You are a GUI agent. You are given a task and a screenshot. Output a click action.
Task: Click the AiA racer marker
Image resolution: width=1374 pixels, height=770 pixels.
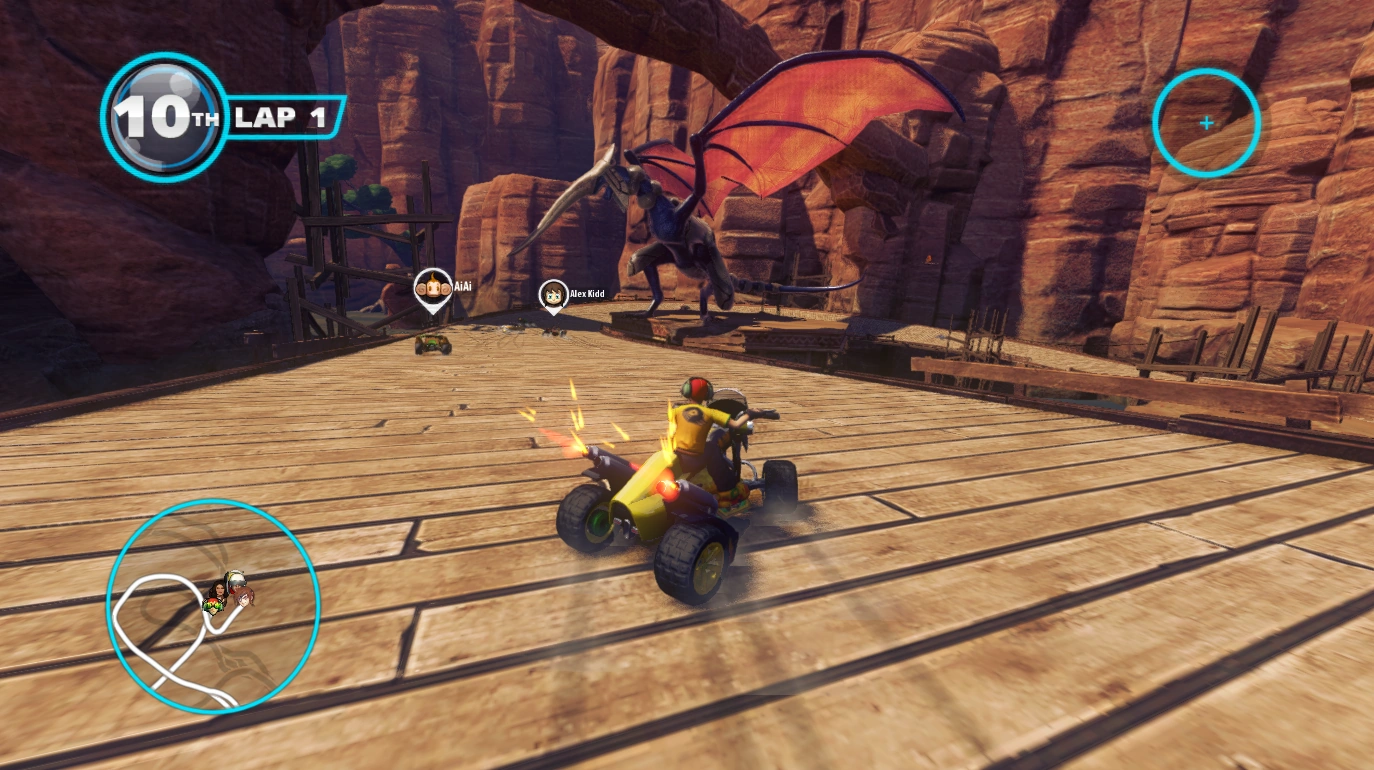(432, 288)
